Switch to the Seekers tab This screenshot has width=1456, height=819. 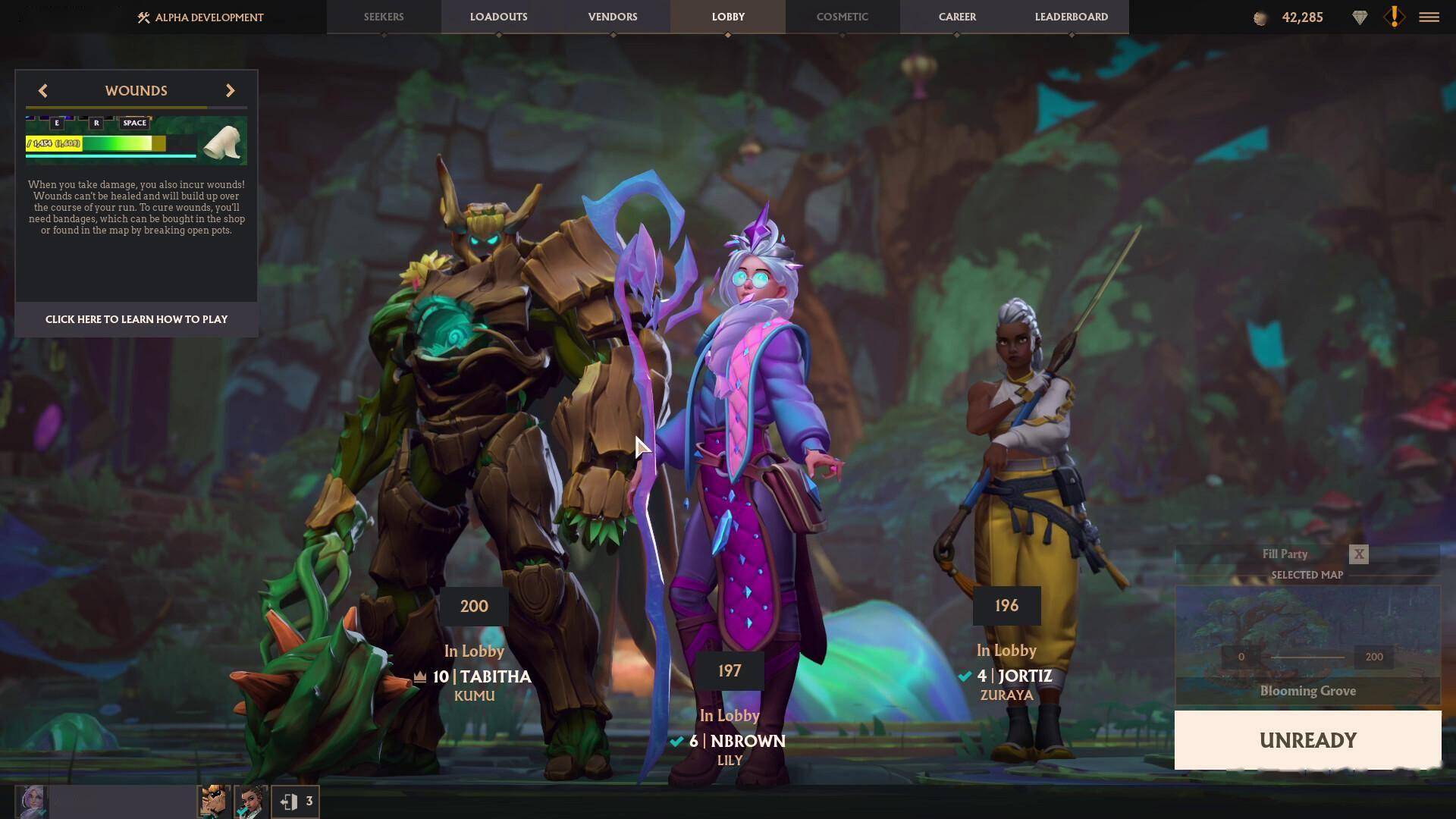click(384, 17)
